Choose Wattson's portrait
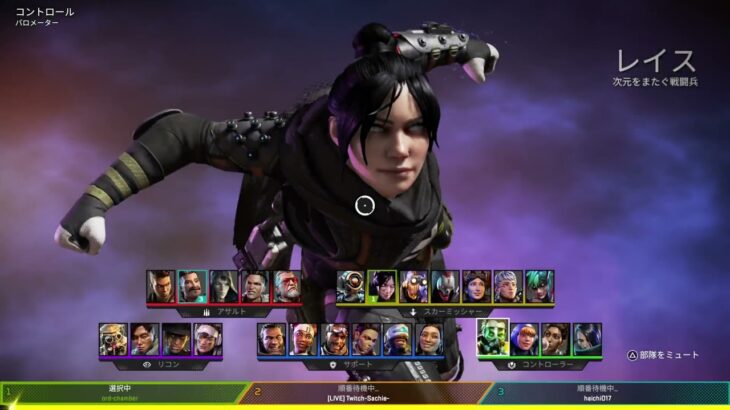This screenshot has height=410, width=730. coord(524,339)
